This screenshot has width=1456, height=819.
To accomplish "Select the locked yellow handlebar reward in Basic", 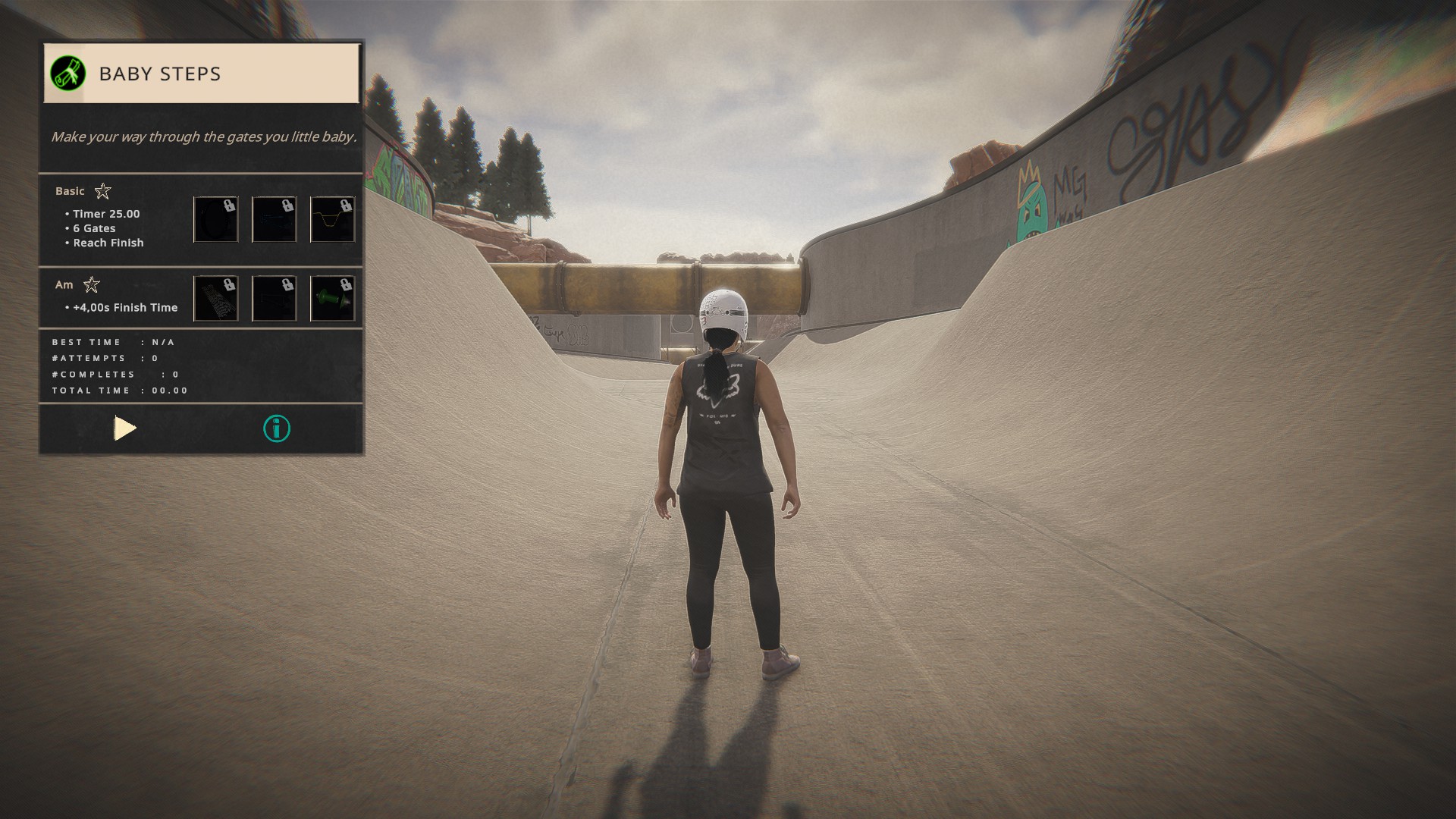I will (x=332, y=220).
